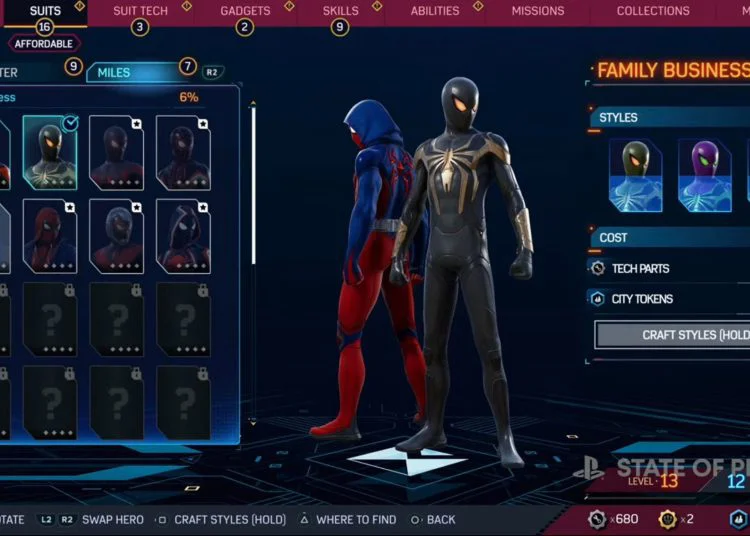This screenshot has width=750, height=536.
Task: Pick the white-trimmed hooded suit tile
Action: 183,236
